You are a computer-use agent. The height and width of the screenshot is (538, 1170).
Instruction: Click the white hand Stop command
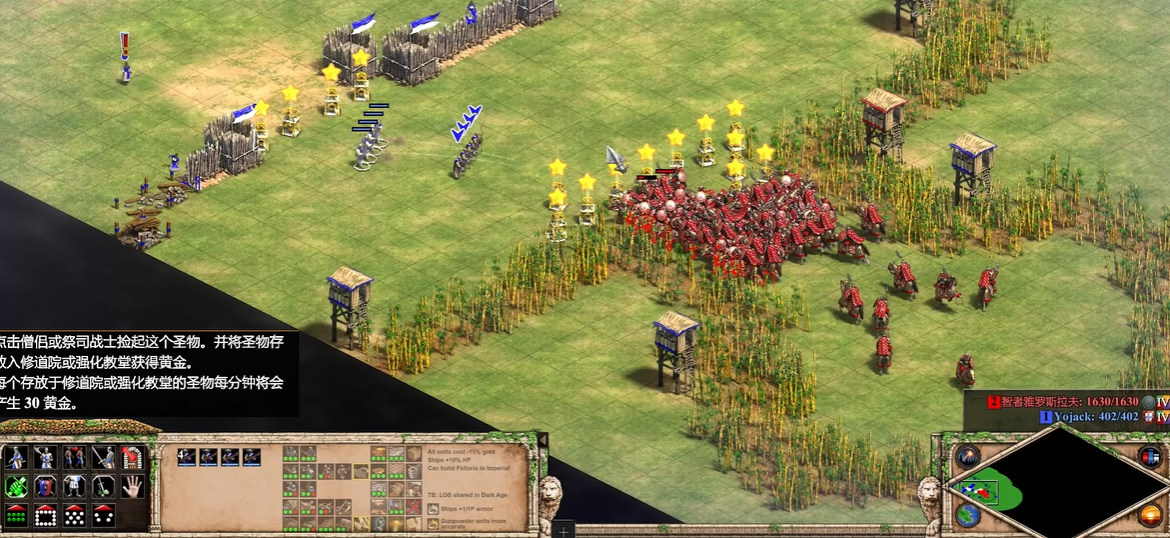(133, 487)
